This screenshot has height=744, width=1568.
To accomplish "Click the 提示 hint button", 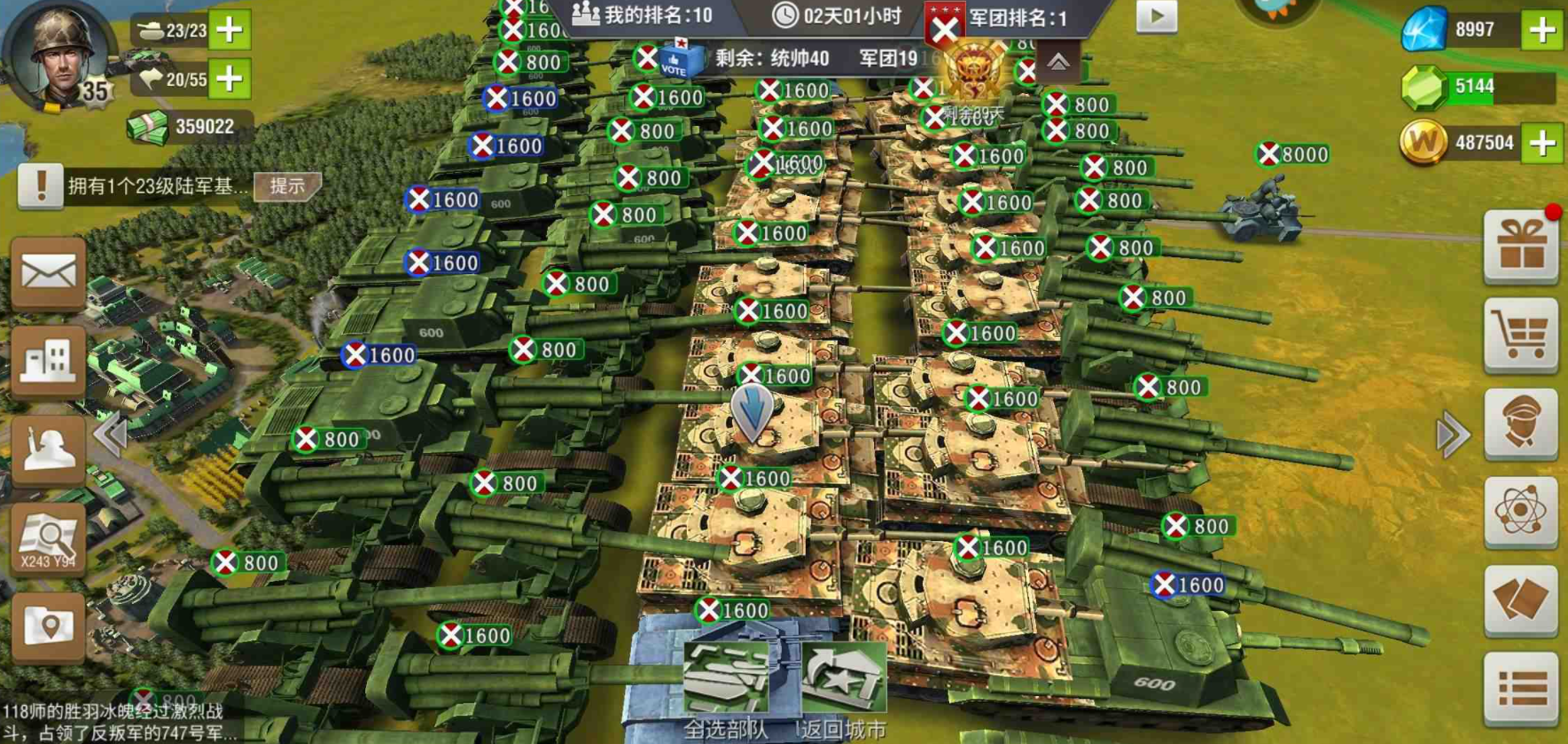I will pyautogui.click(x=287, y=186).
